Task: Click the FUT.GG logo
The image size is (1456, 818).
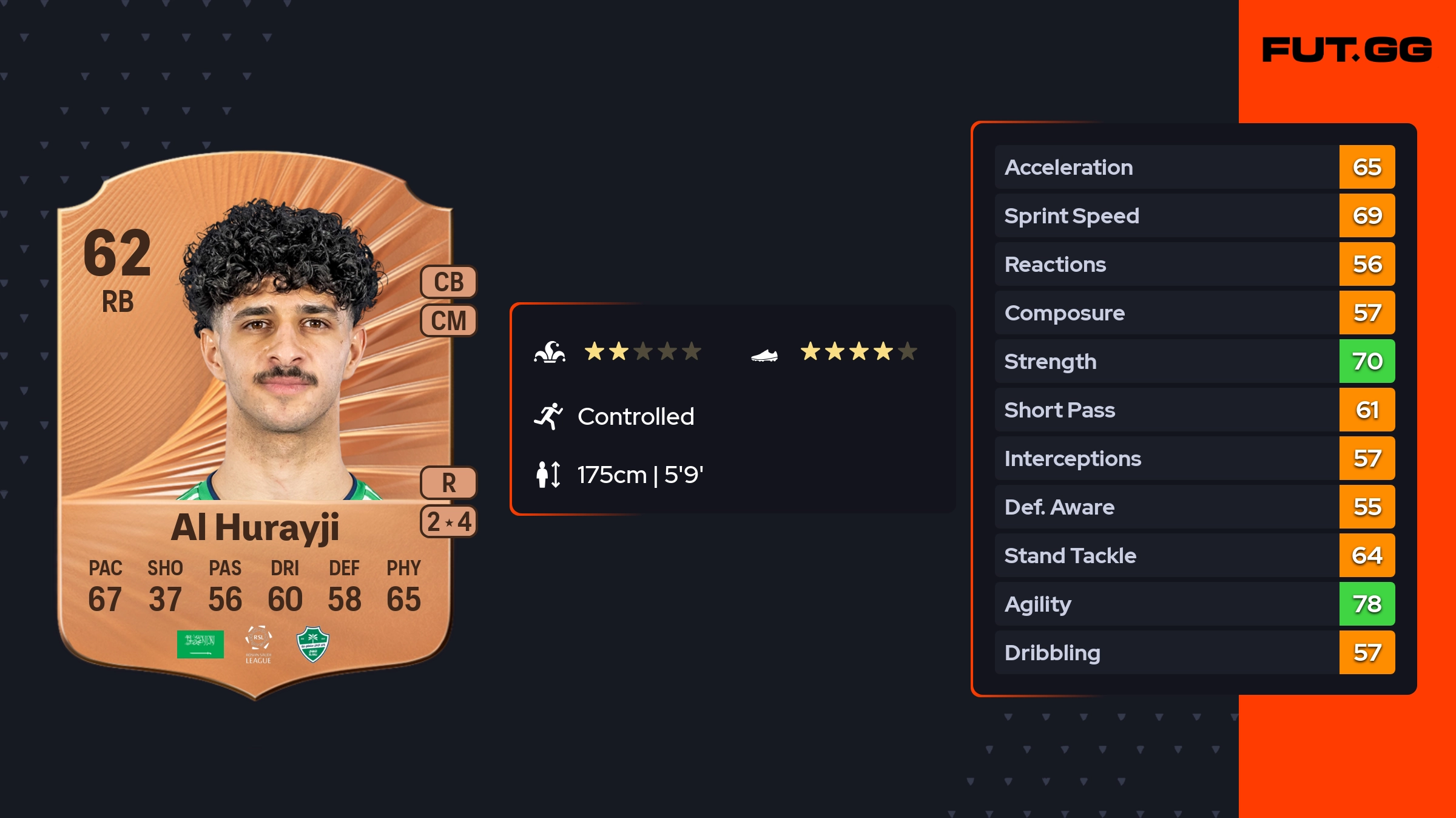Action: pyautogui.click(x=1347, y=50)
